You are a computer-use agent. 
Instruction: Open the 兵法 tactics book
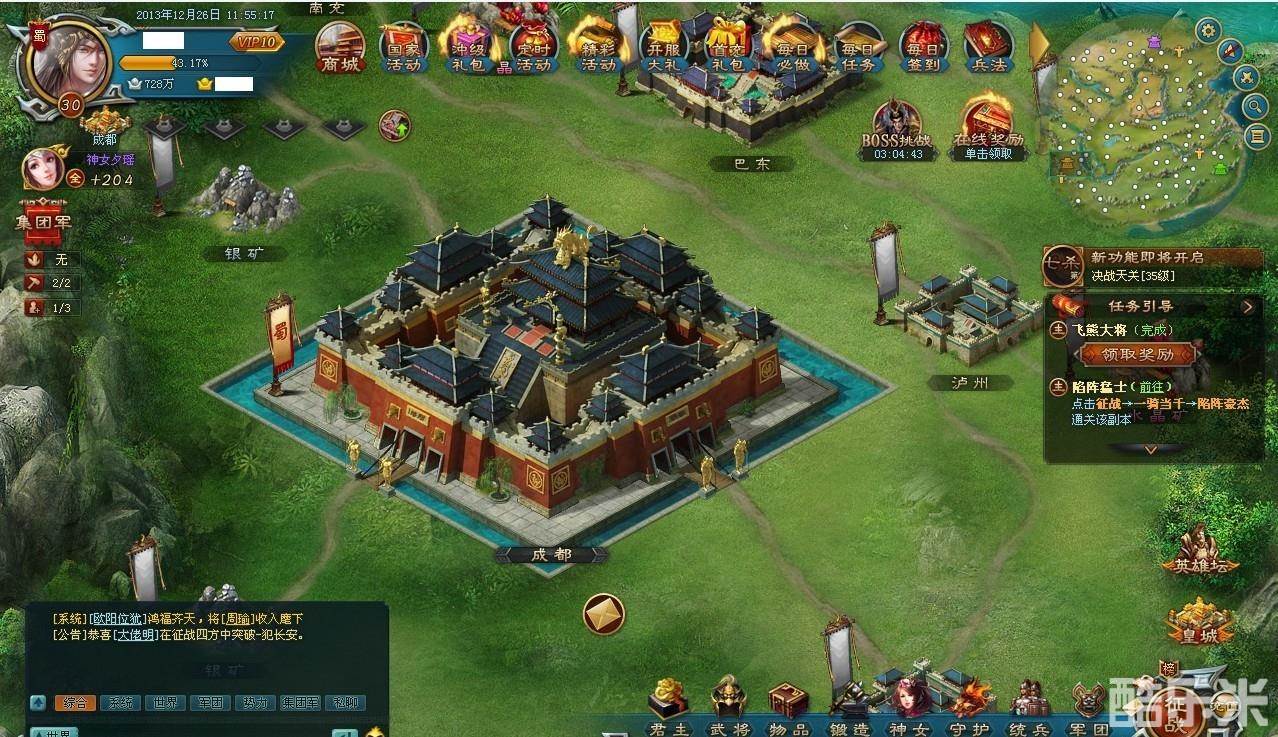pyautogui.click(x=987, y=47)
